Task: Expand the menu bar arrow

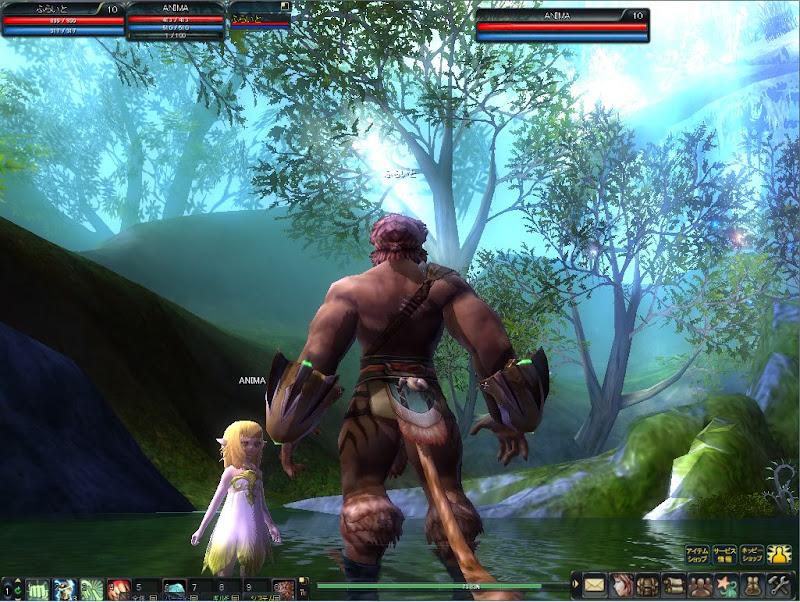Action: coord(576,584)
